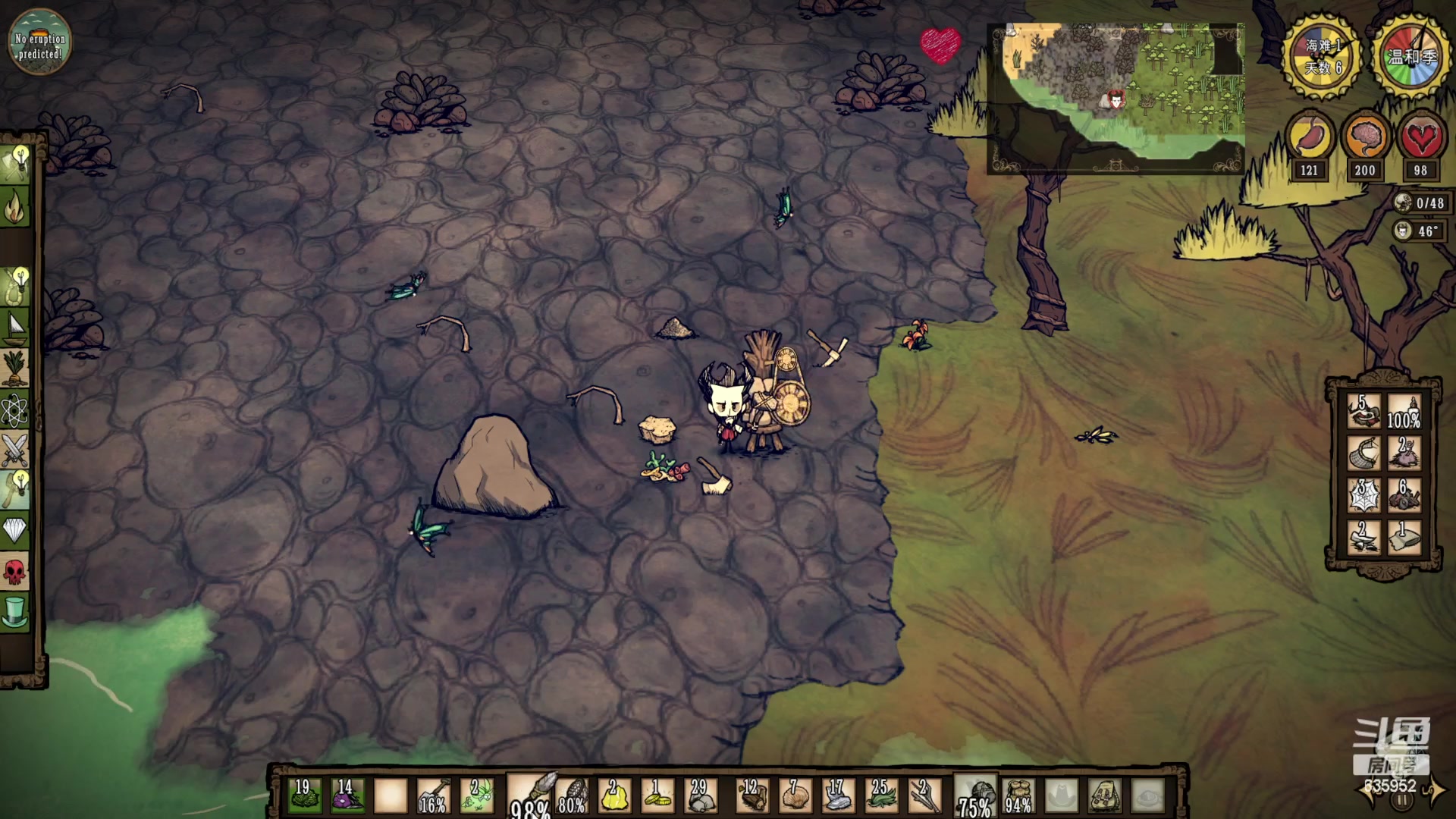Click the minimap in the corner
Image resolution: width=1456 pixels, height=819 pixels.
point(1116,97)
